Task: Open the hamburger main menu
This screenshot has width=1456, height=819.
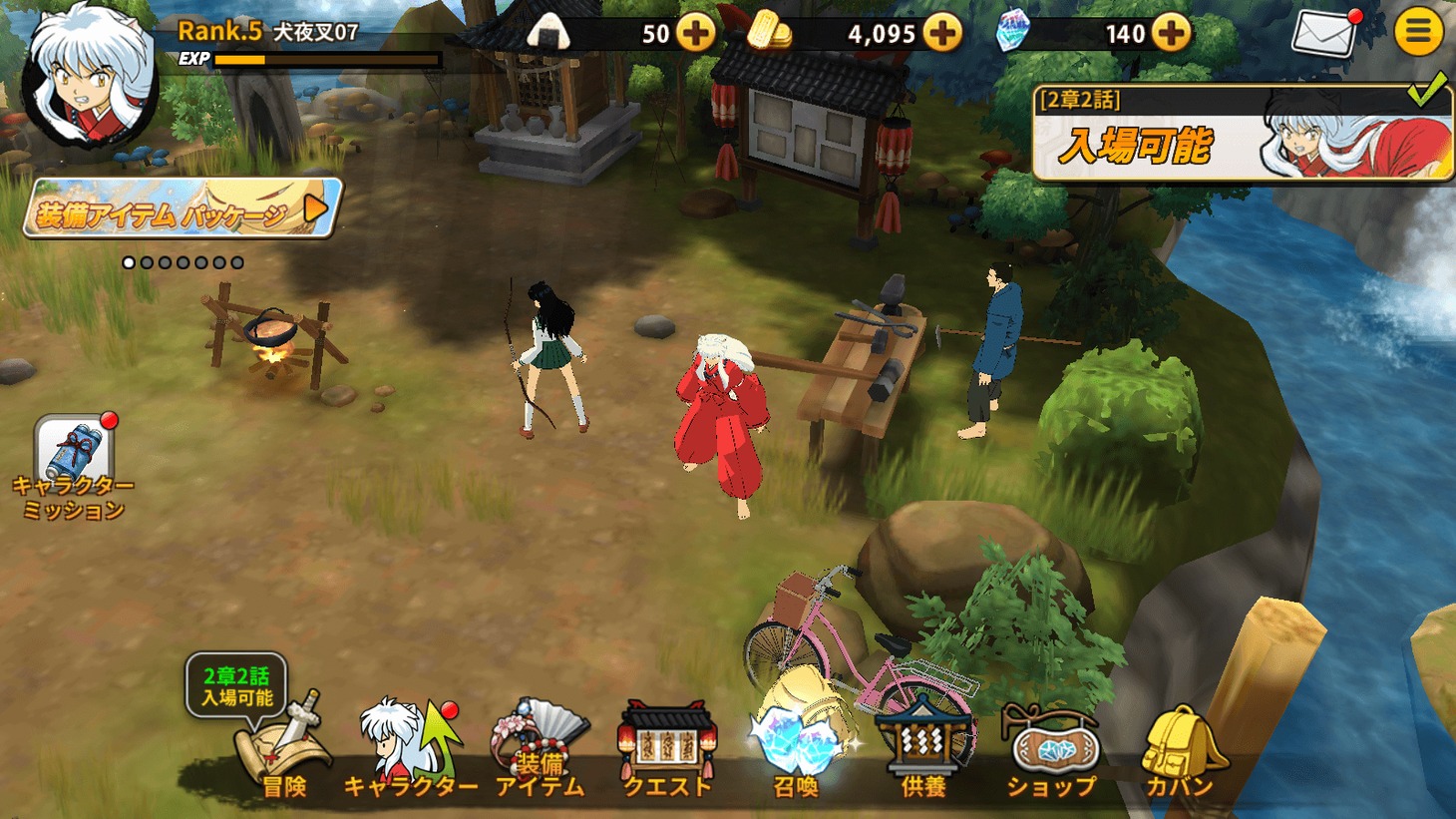Action: [1417, 32]
